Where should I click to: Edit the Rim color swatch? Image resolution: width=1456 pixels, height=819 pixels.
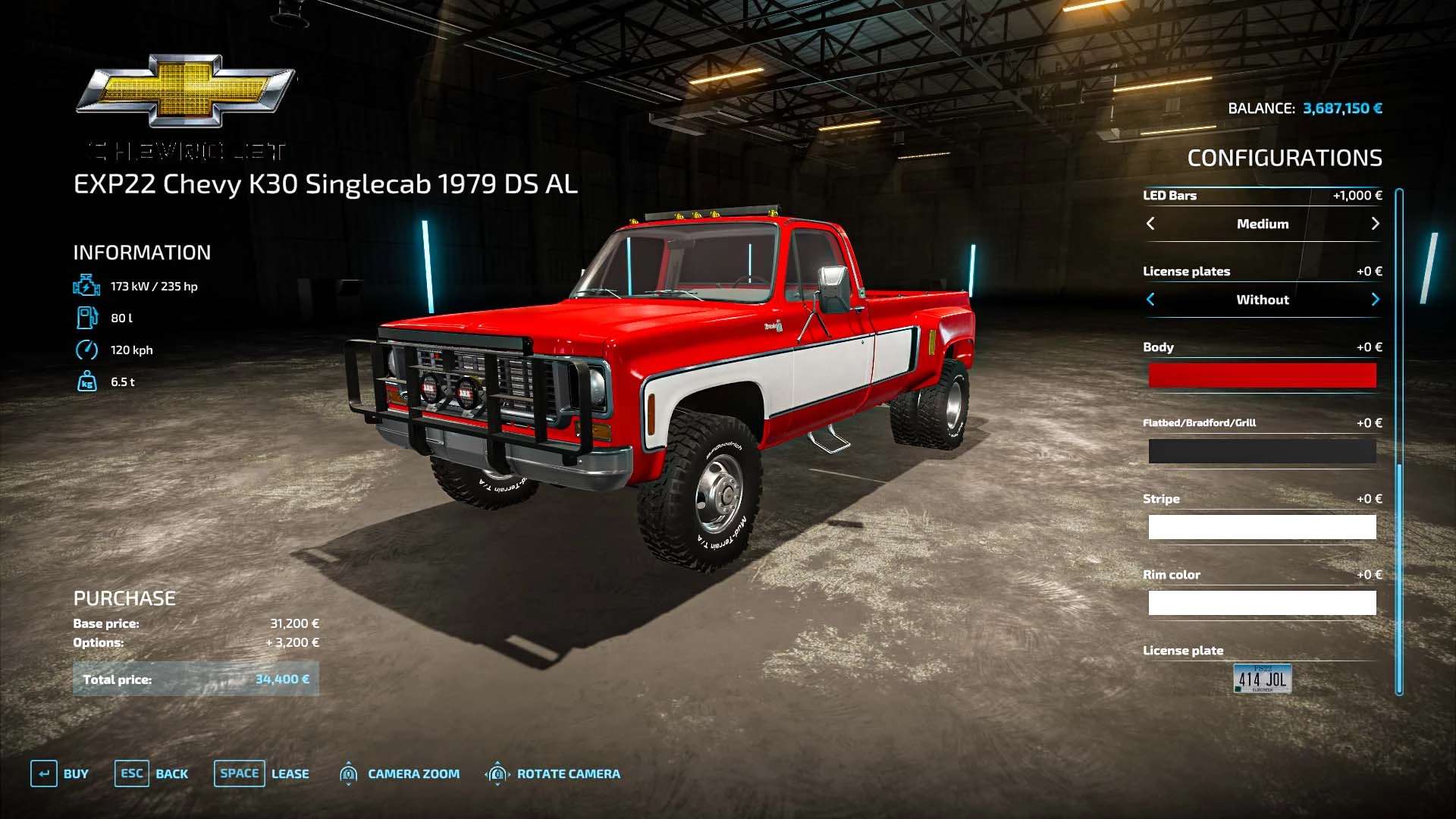click(1262, 603)
